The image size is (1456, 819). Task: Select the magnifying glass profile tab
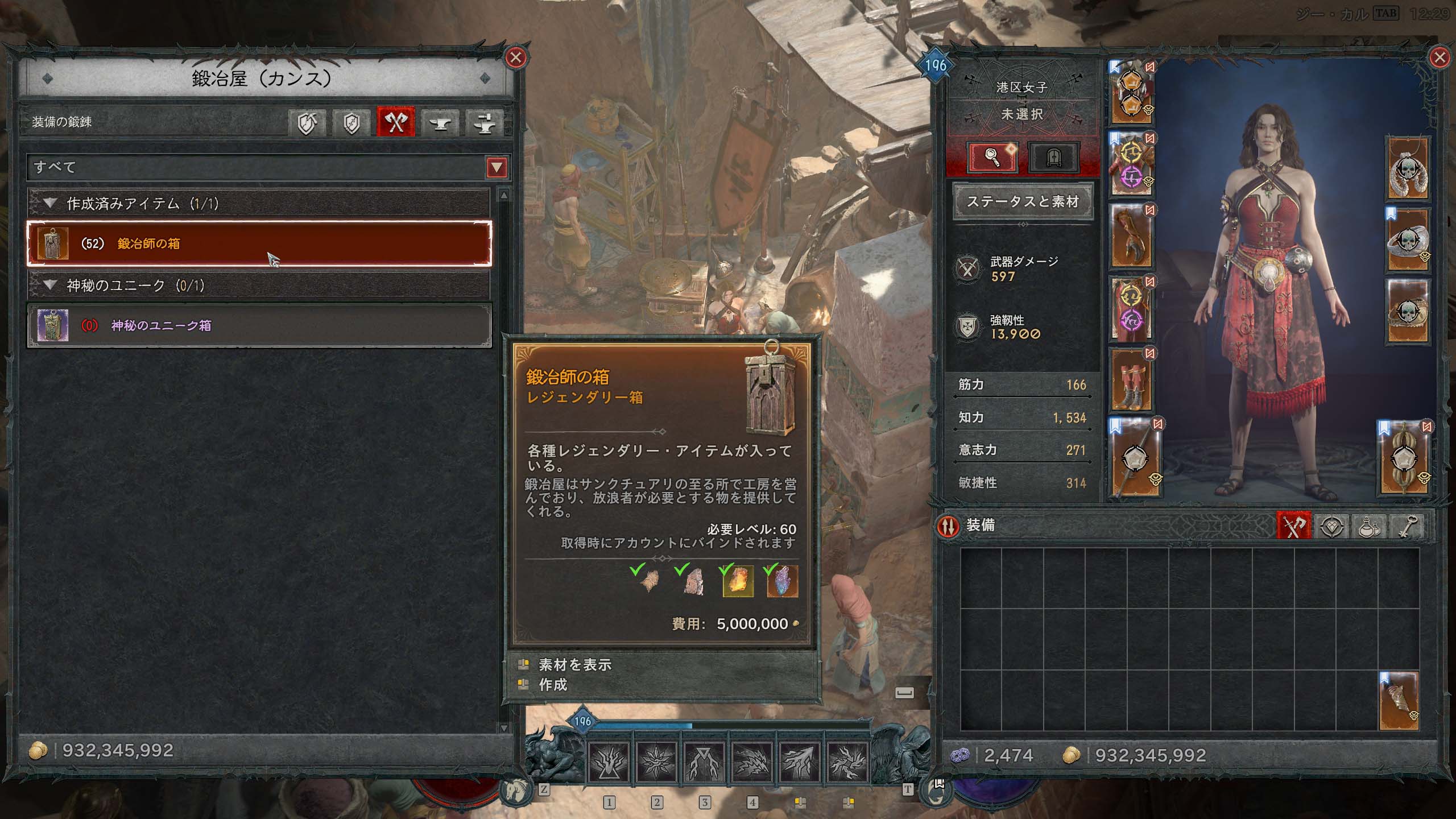coord(993,156)
